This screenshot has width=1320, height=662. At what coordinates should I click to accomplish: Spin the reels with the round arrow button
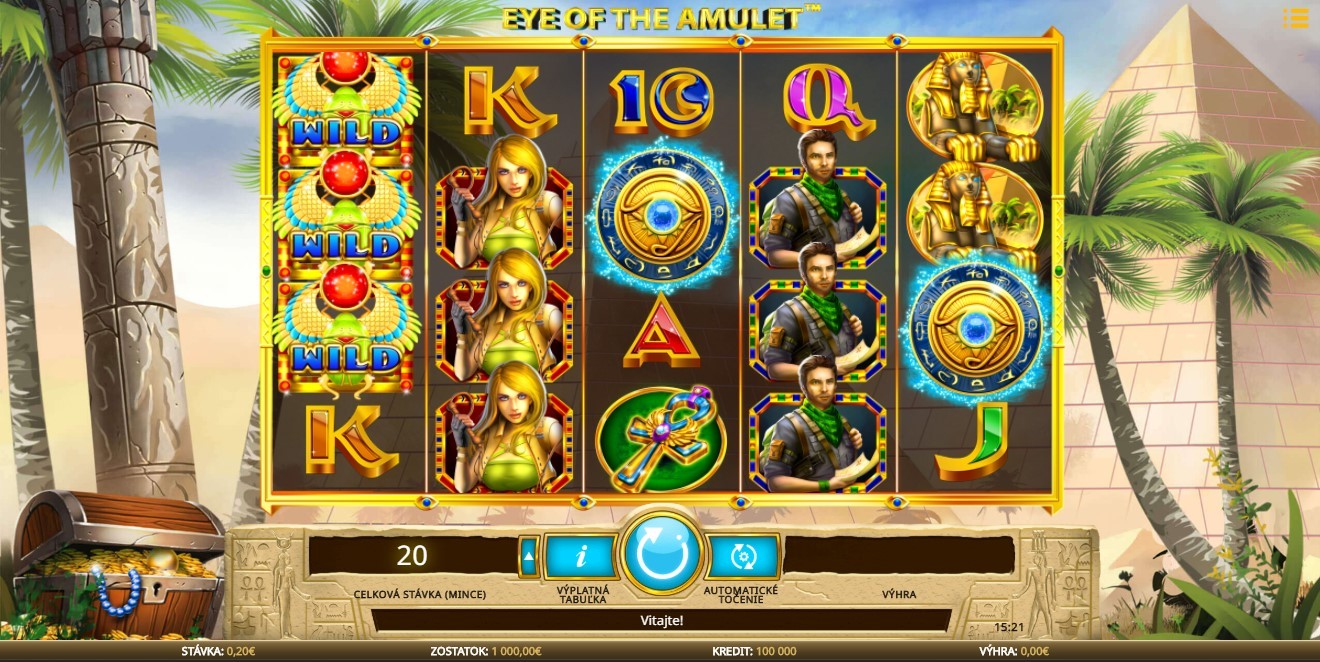(660, 554)
